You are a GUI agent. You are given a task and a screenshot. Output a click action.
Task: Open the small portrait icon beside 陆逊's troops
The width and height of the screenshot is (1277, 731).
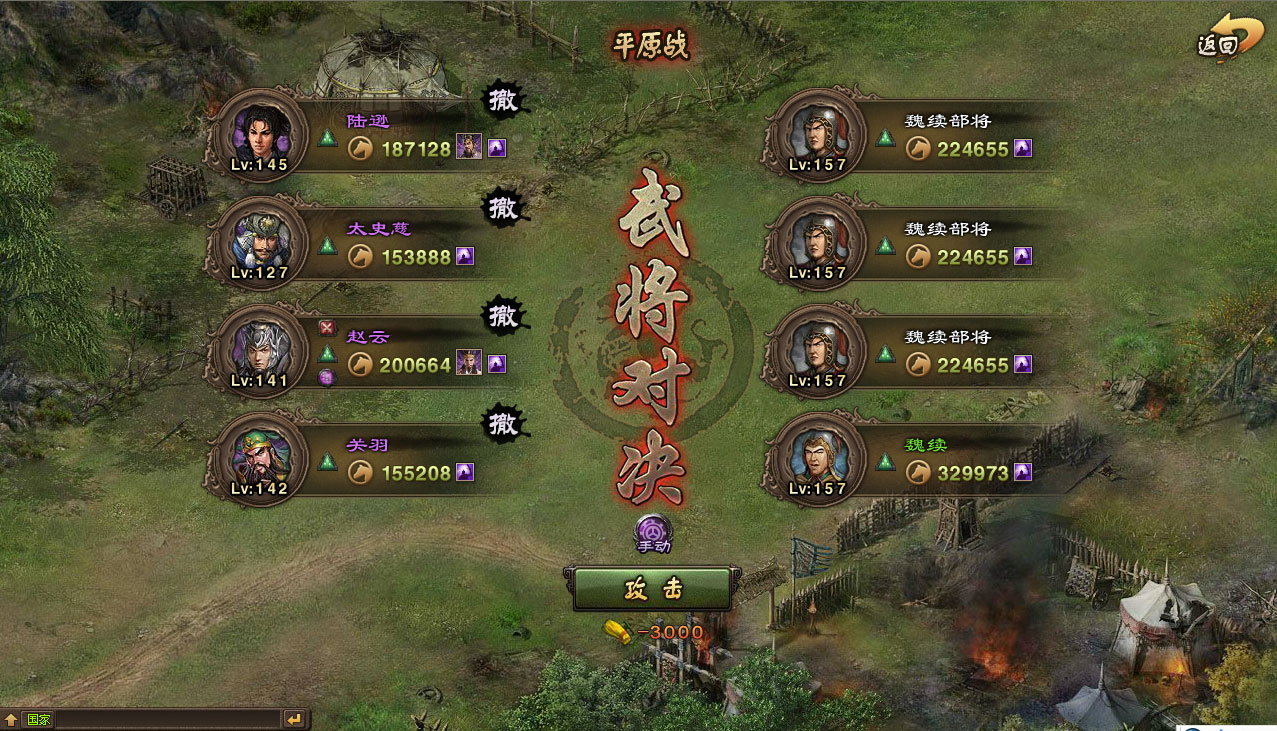[x=468, y=148]
